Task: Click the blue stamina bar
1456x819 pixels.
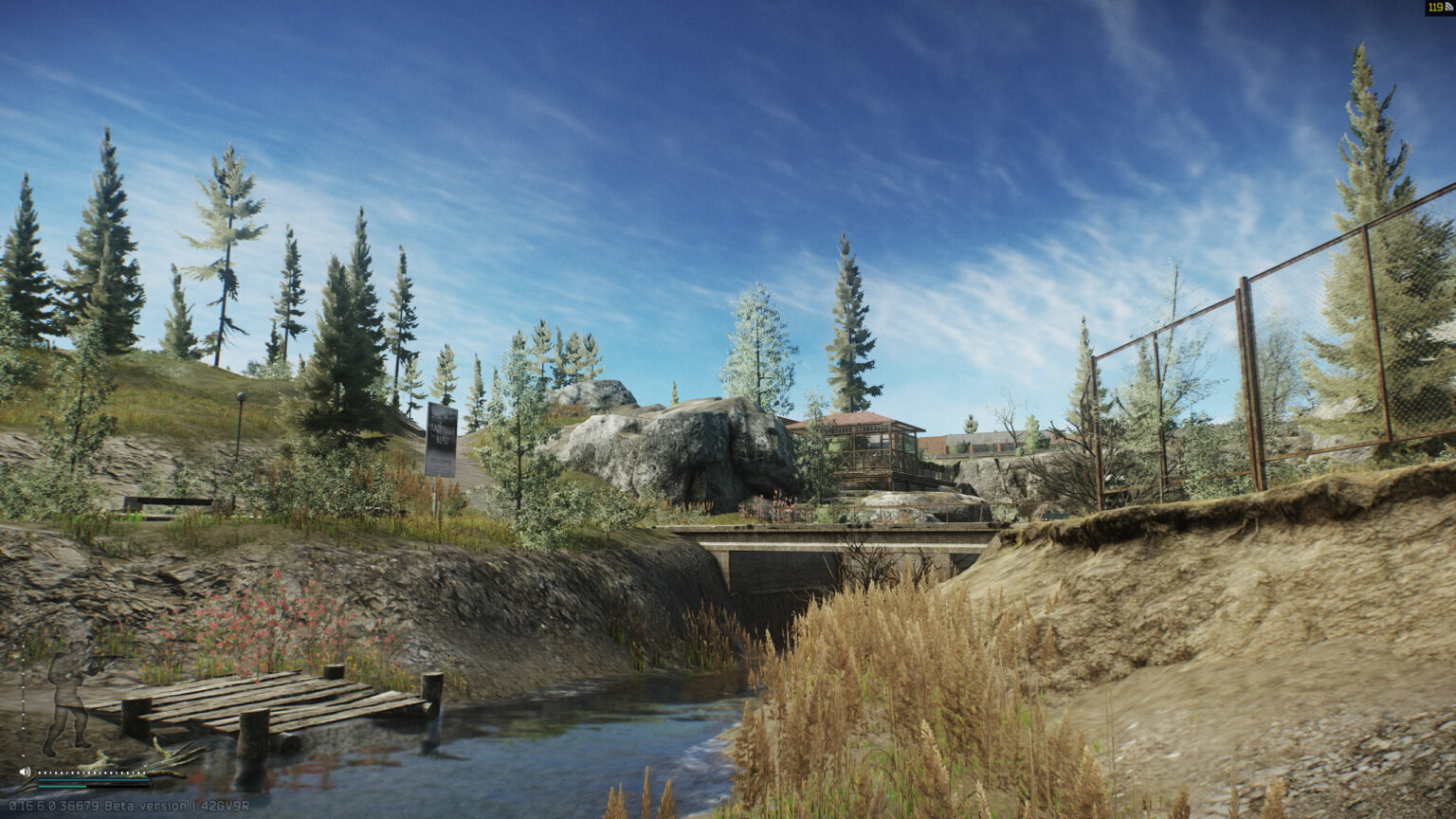Action: (94, 781)
